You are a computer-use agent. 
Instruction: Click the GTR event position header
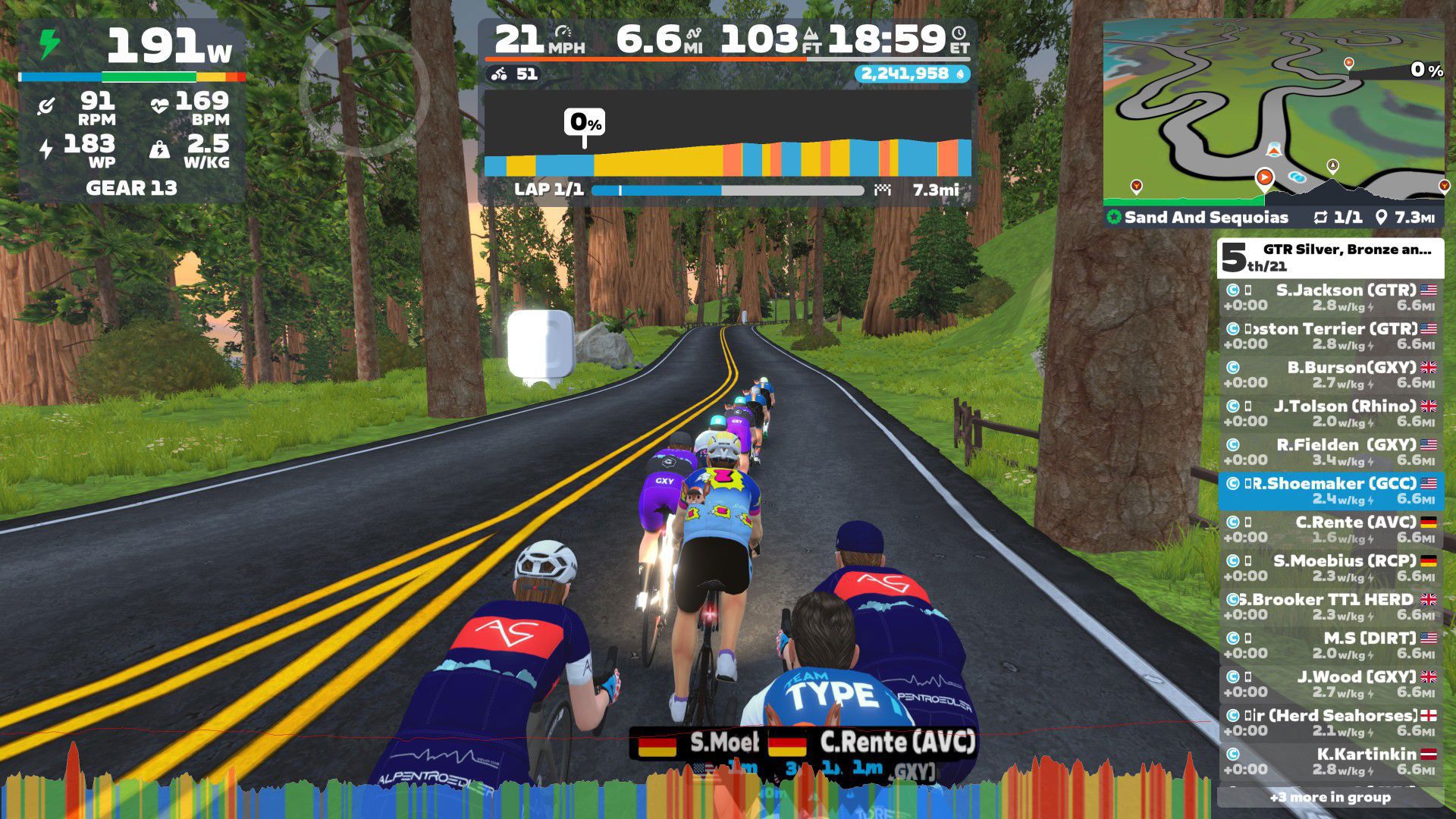click(x=1331, y=258)
